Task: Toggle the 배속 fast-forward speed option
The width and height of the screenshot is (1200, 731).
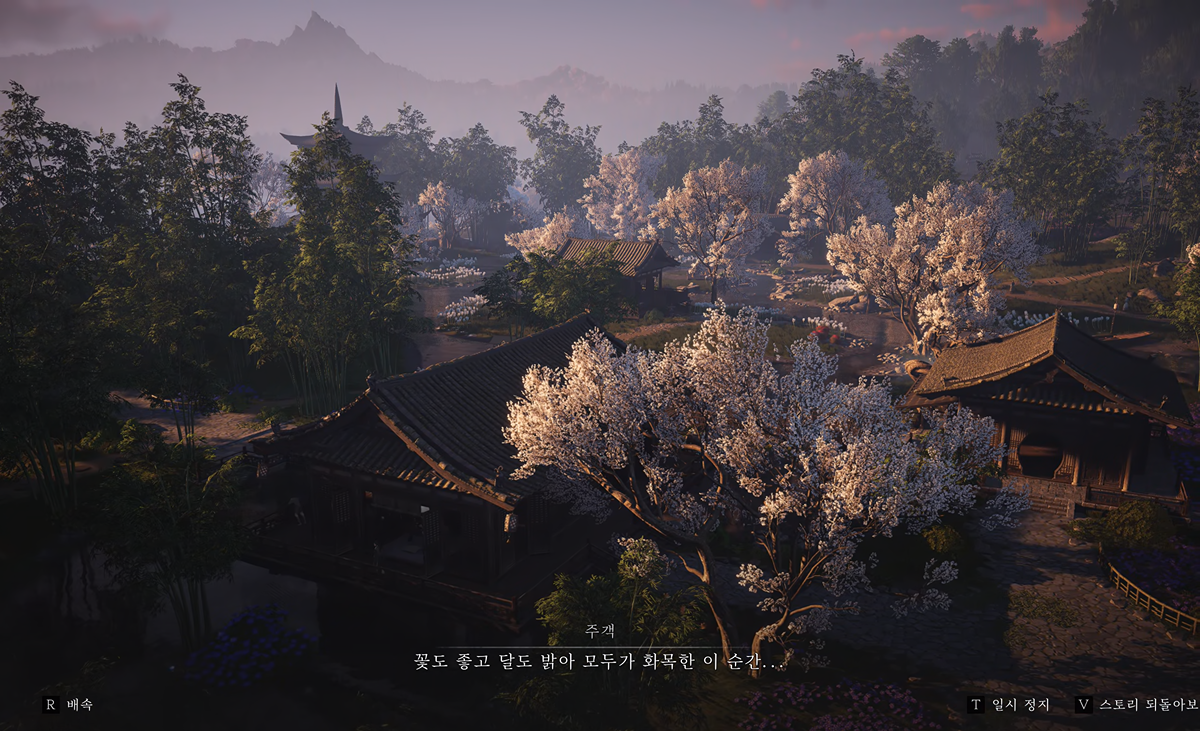Action: [68, 704]
